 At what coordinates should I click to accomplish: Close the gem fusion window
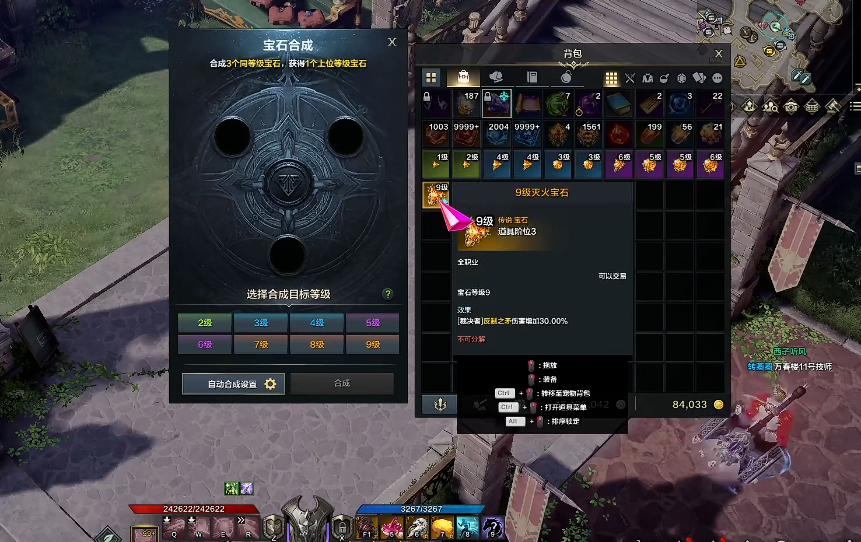392,42
